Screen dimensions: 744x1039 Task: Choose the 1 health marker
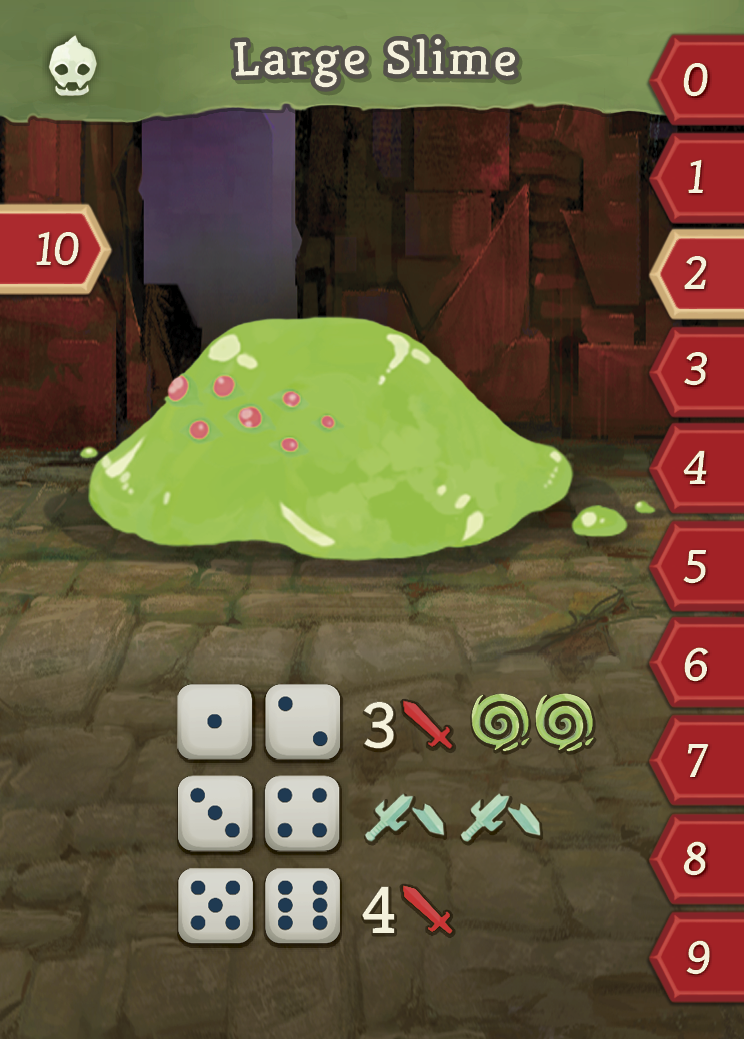697,178
